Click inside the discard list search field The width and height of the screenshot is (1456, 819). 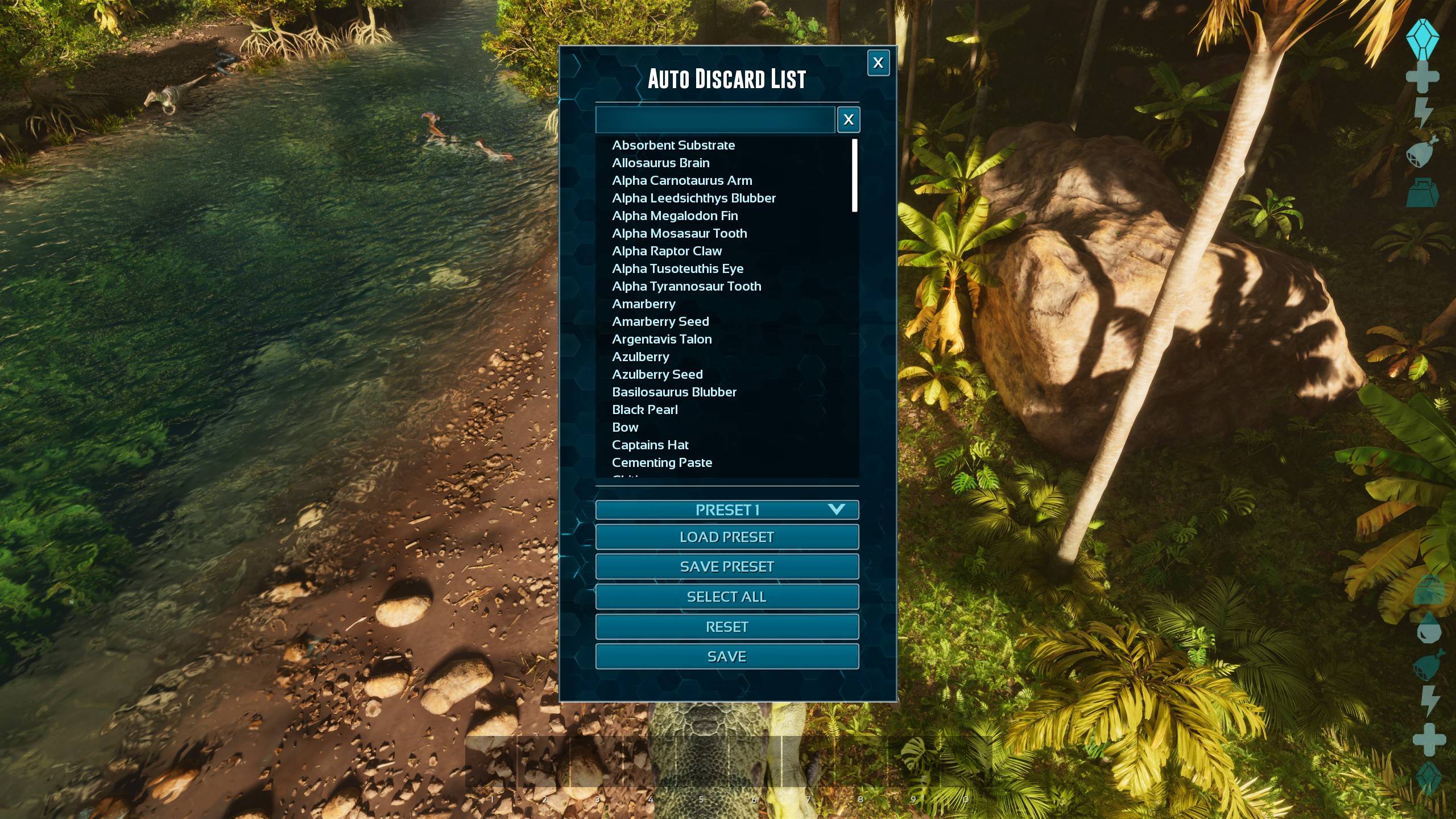[714, 119]
